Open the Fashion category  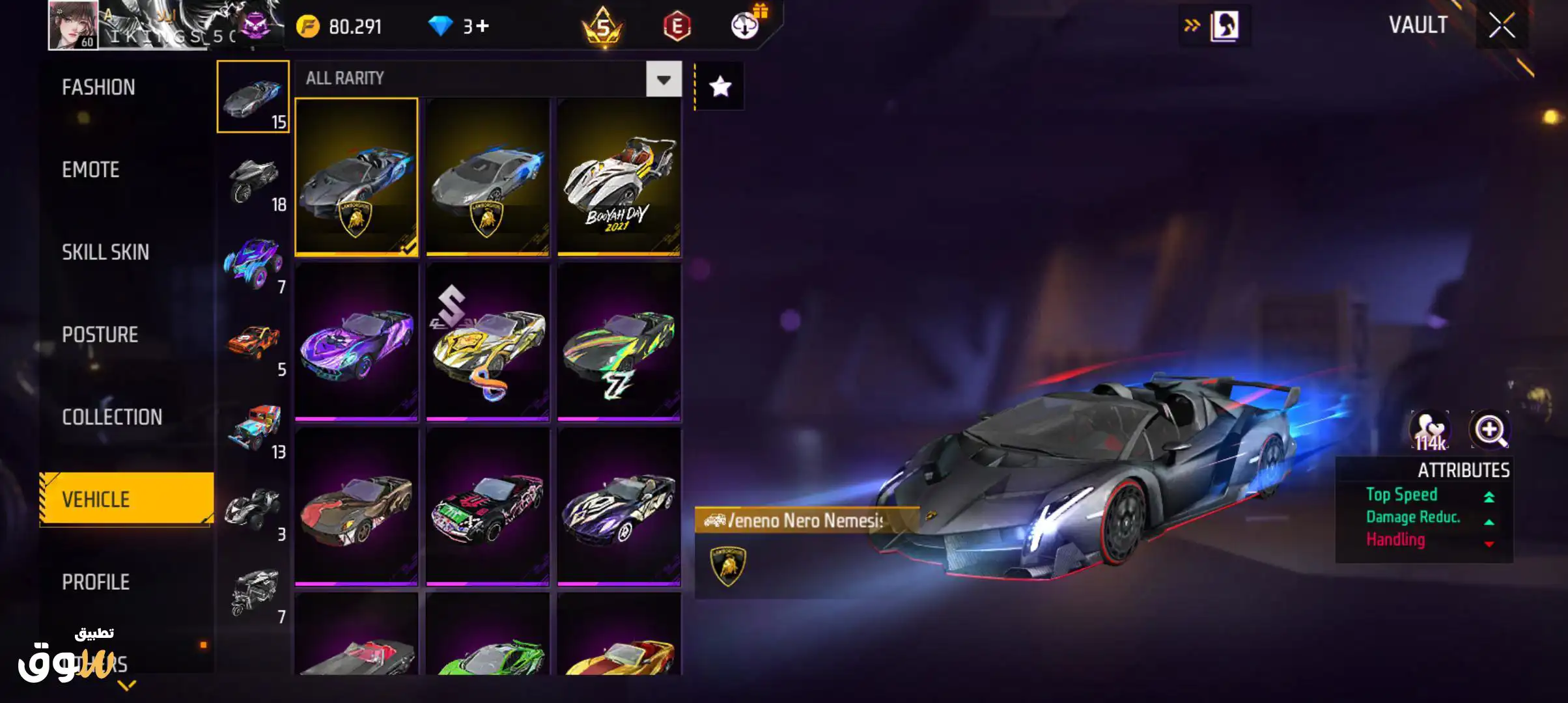point(98,87)
